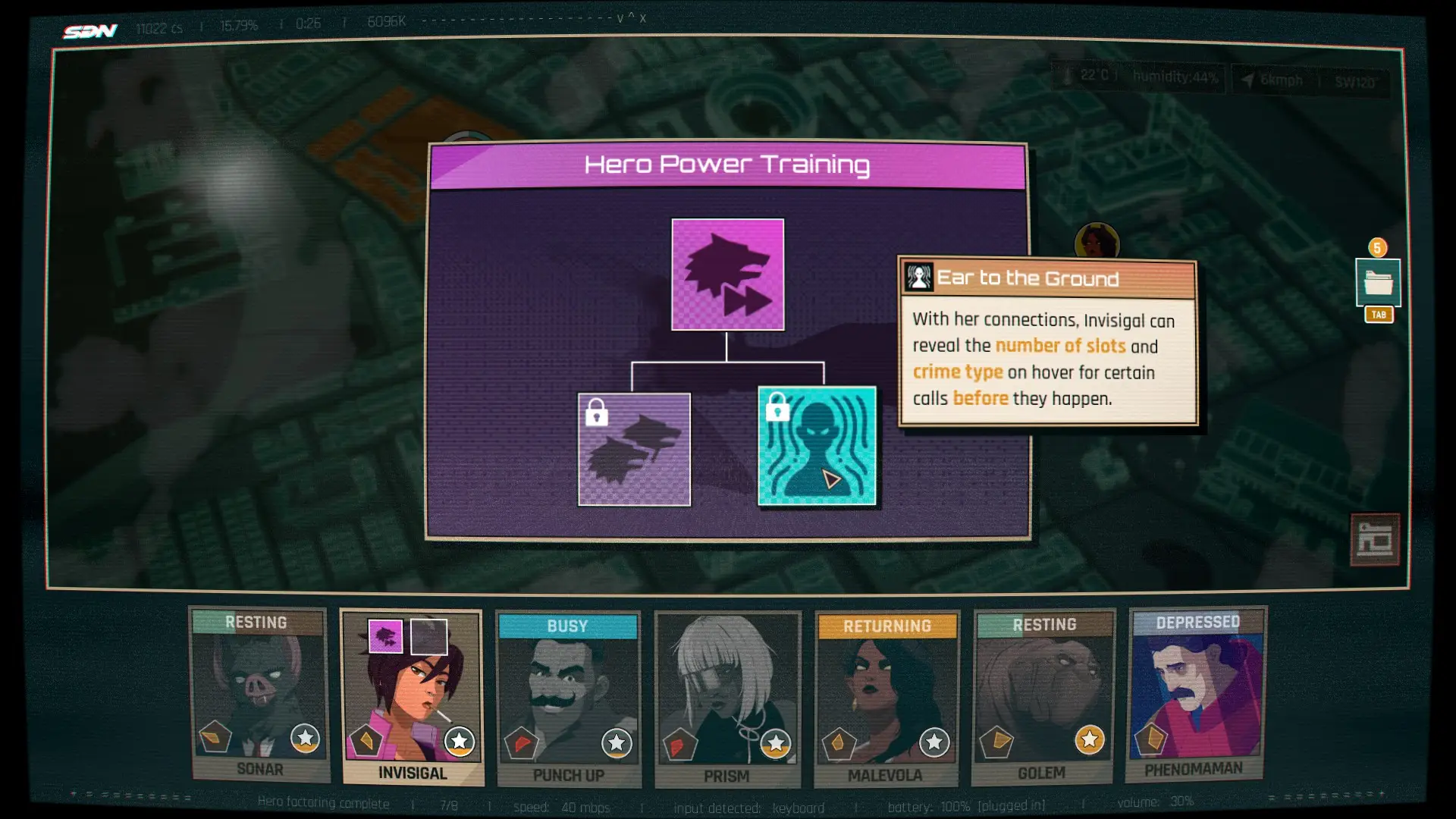Pick the Prism hero card
This screenshot has width=1456, height=819.
pos(726,698)
